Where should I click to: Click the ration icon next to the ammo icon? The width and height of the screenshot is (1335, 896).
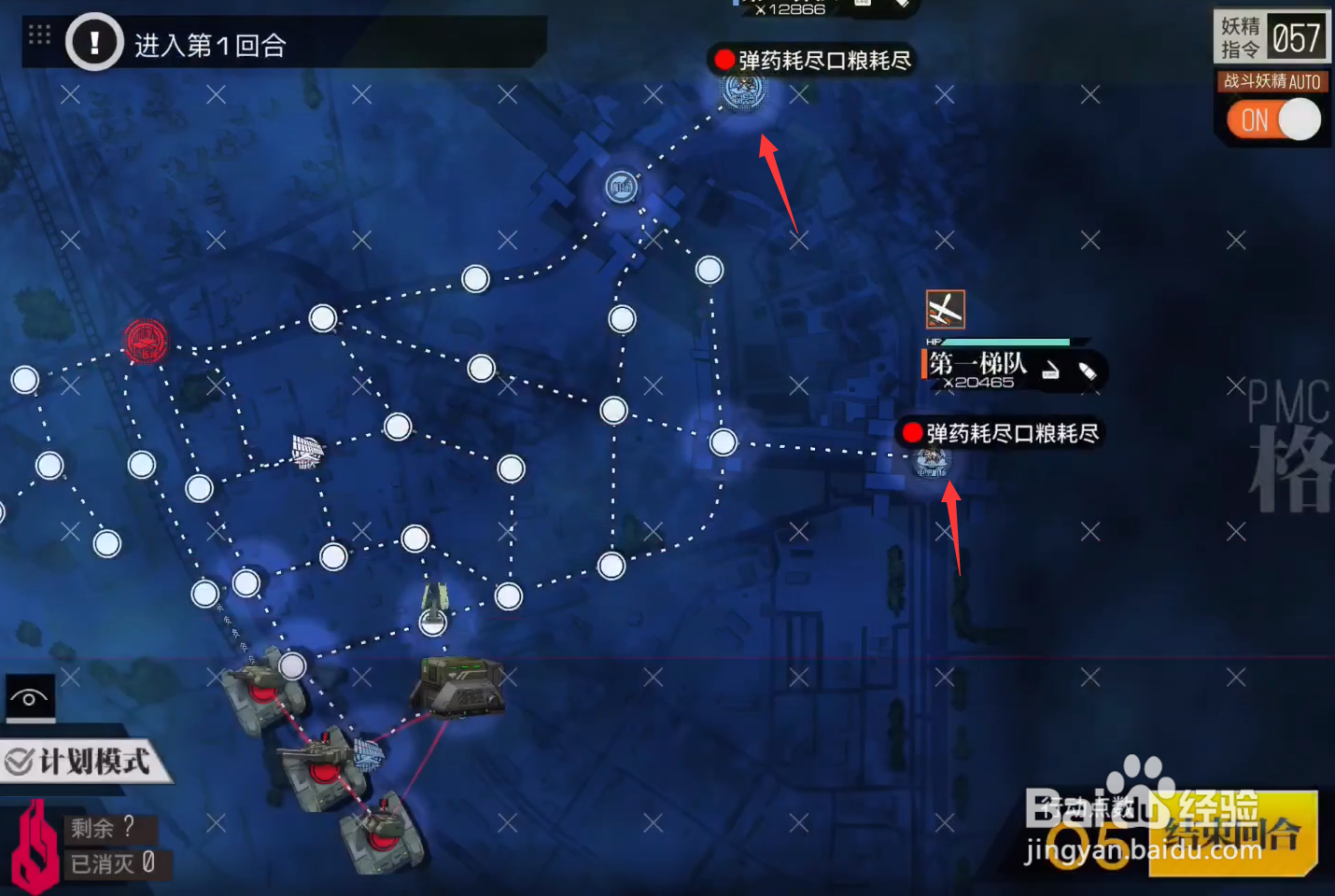[x=1051, y=371]
